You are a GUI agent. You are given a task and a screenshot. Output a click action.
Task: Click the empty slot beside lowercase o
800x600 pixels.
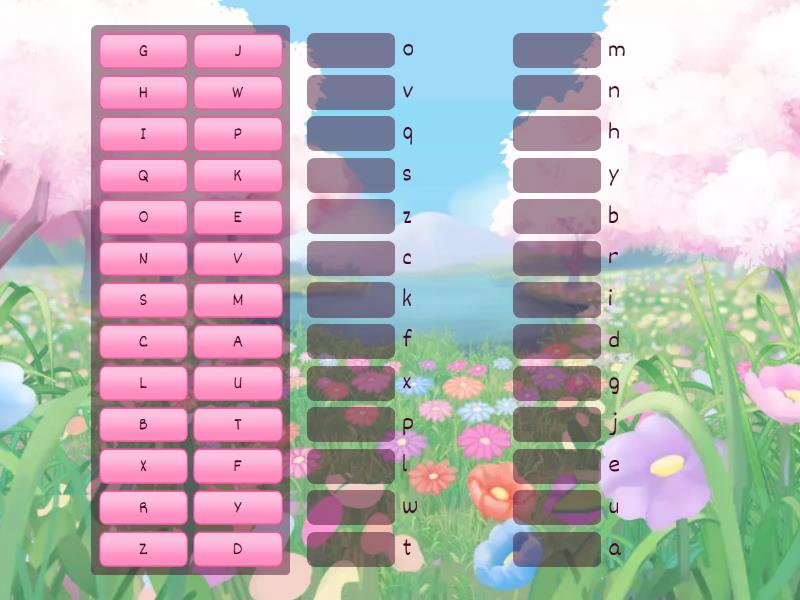click(351, 50)
